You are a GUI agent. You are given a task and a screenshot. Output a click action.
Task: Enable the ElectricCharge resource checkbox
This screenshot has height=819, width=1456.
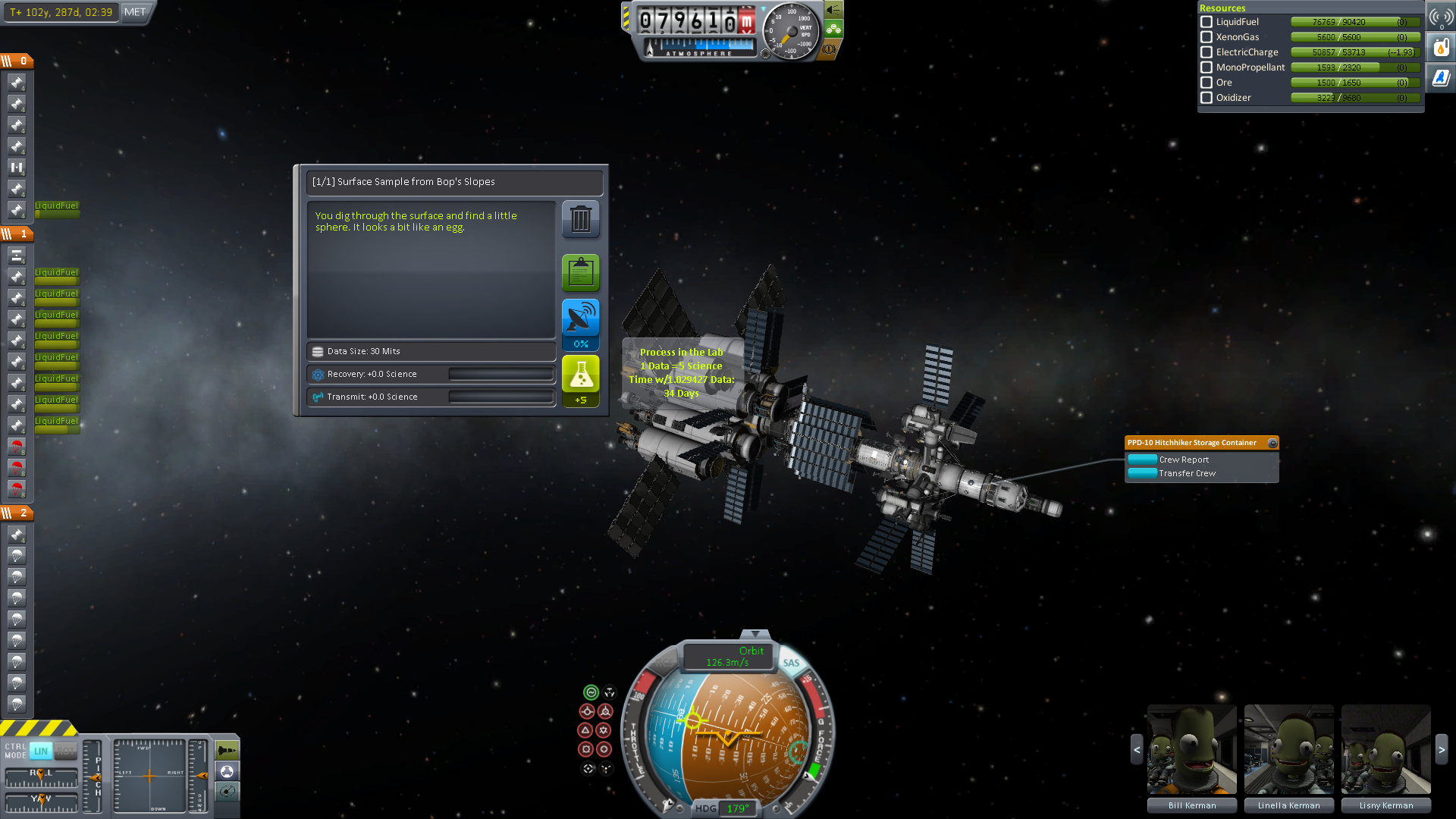[x=1207, y=52]
